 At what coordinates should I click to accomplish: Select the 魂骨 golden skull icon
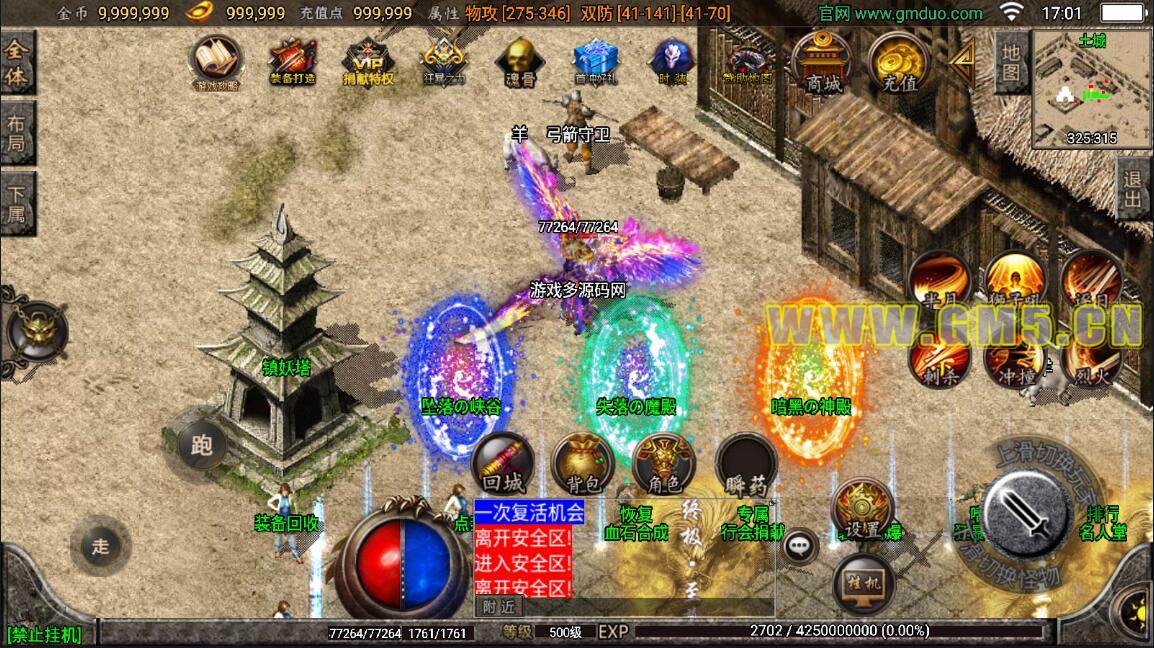[517, 62]
